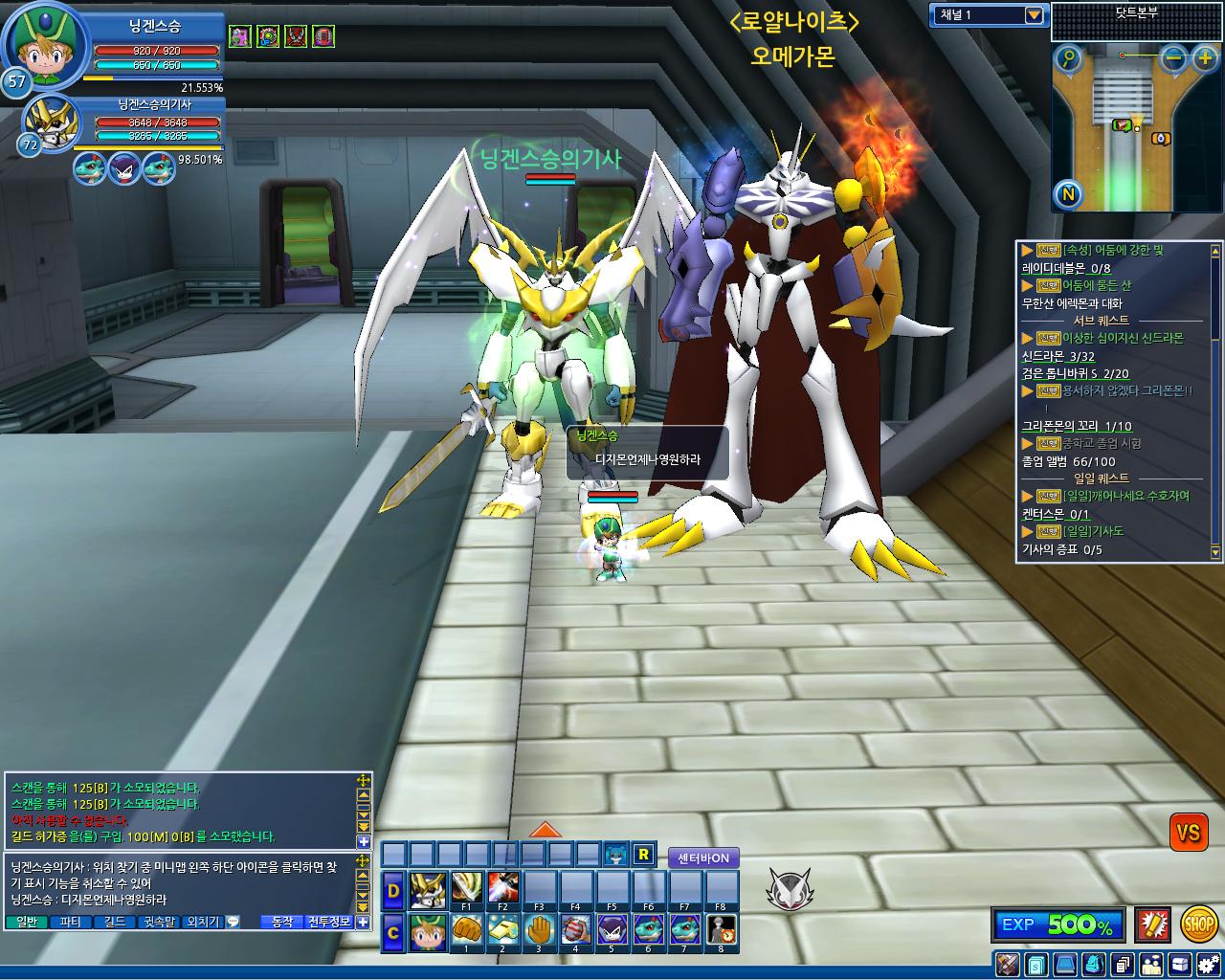Image resolution: width=1225 pixels, height=980 pixels.
Task: Switch chat to the 파티 tab
Action: pyautogui.click(x=70, y=922)
